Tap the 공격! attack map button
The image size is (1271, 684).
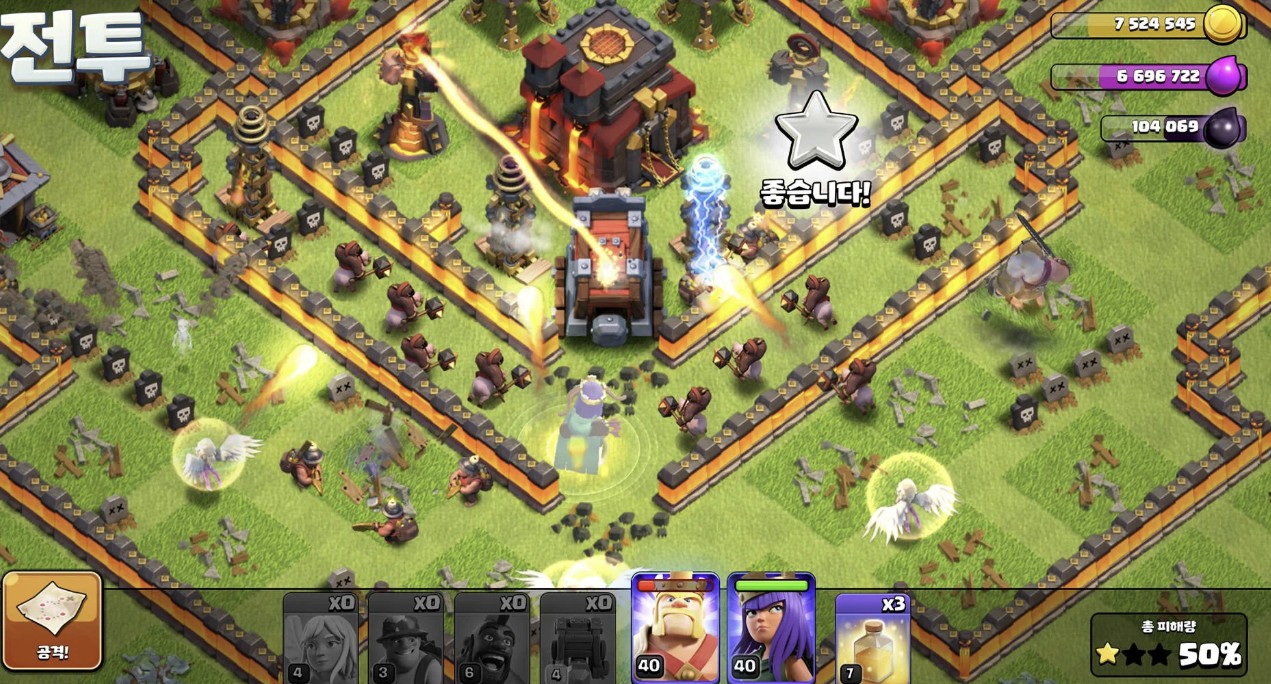coord(52,620)
